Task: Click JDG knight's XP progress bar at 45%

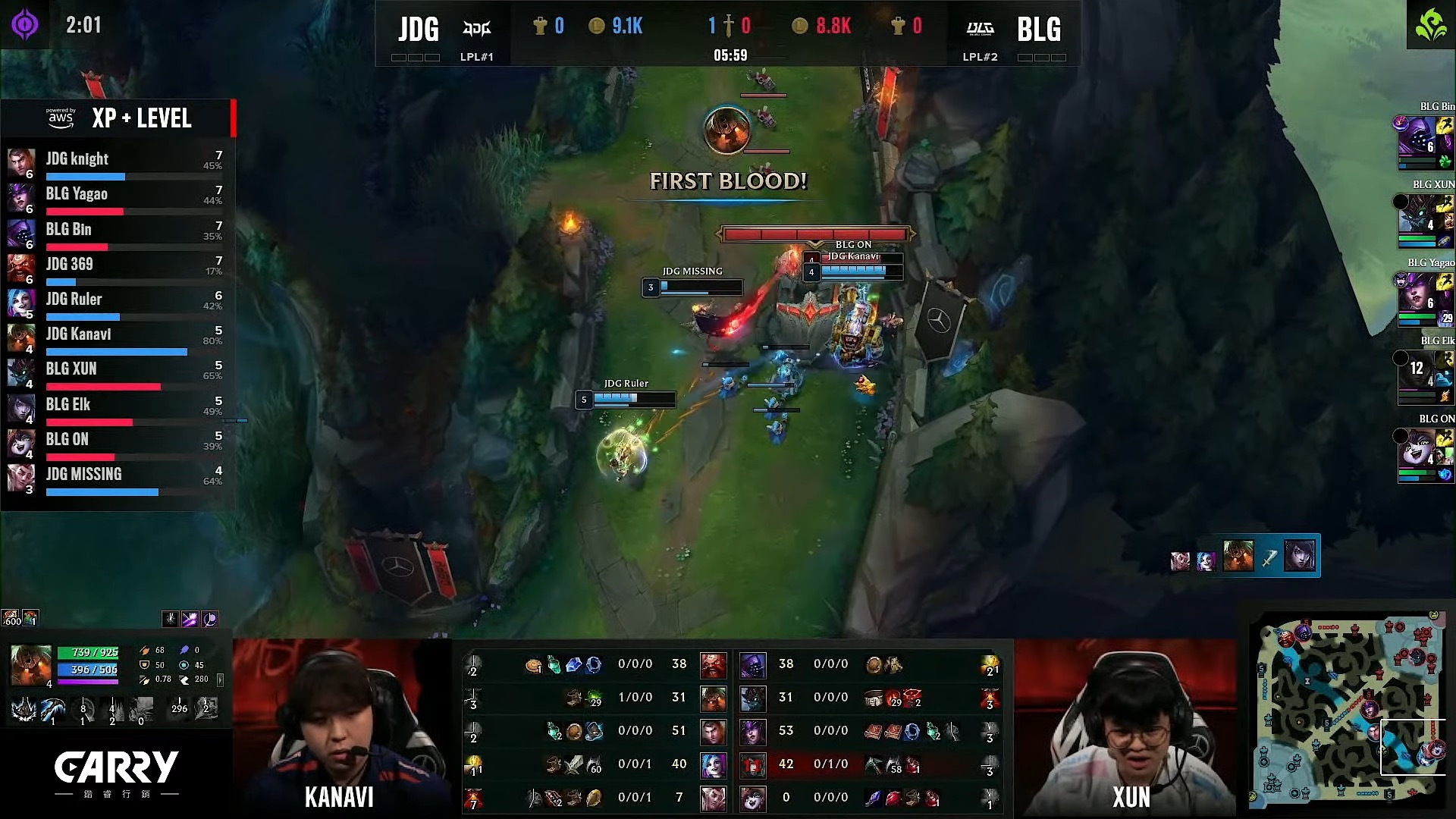Action: (x=85, y=177)
